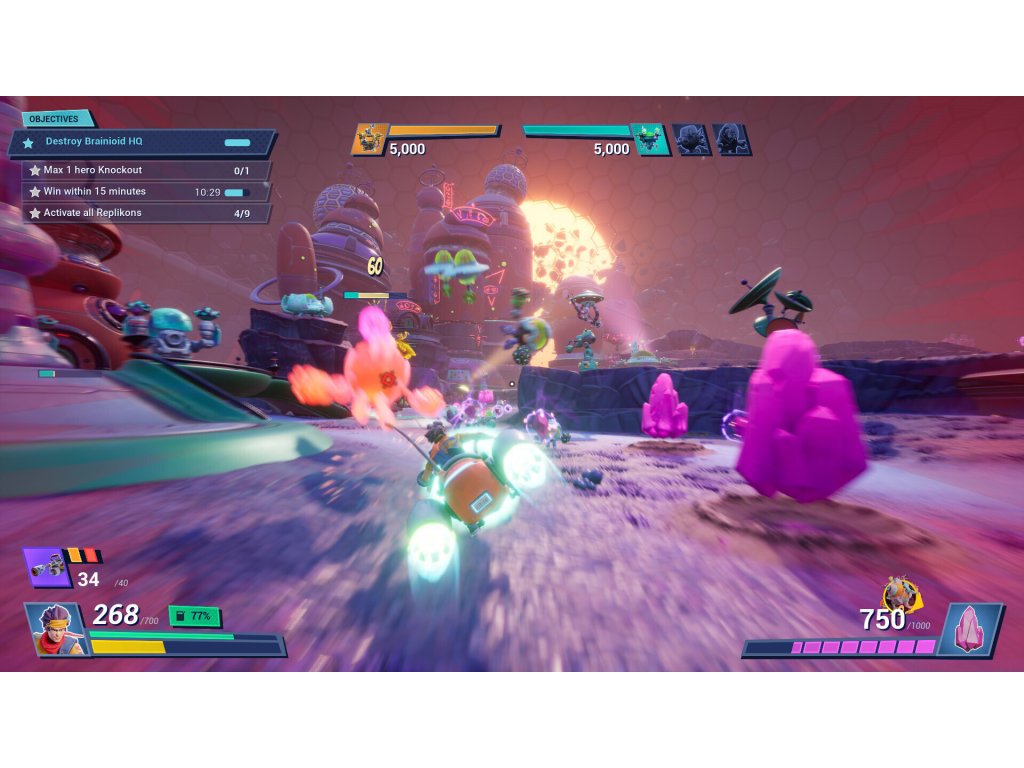Screen dimensions: 1024x768
Task: Click the hero portrait with yellow headband
Action: point(56,630)
